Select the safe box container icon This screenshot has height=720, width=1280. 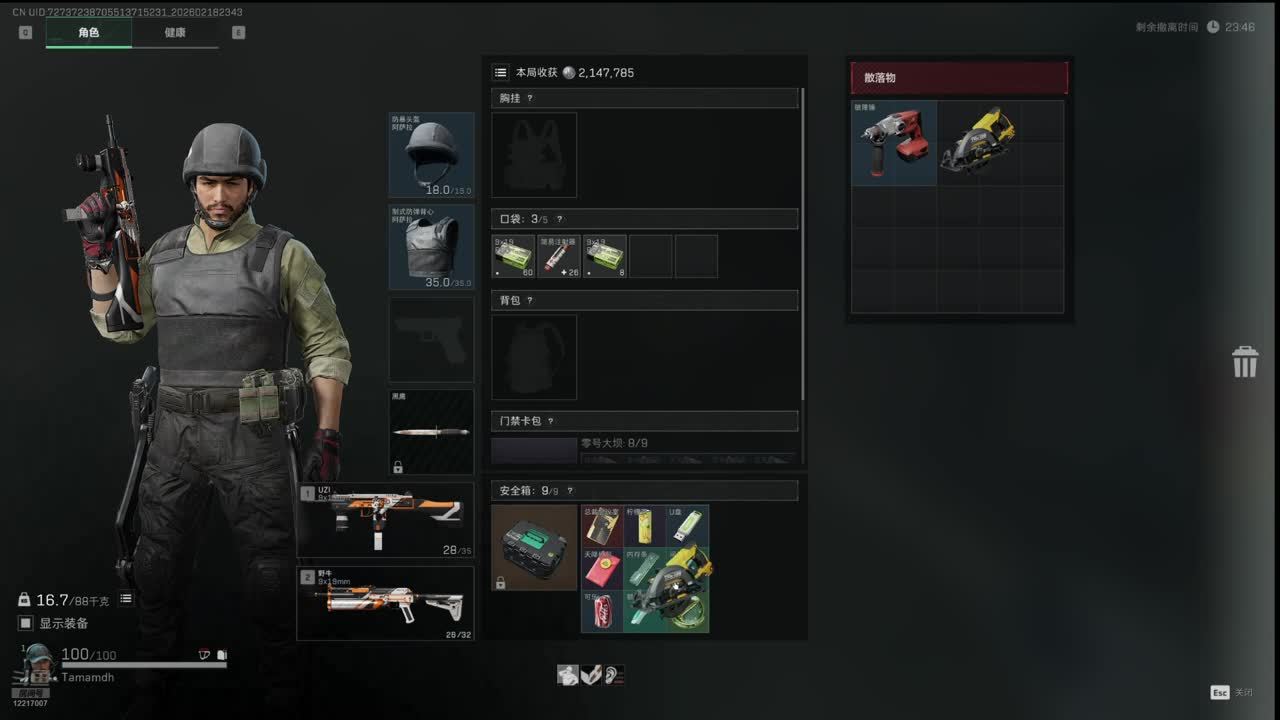tap(534, 547)
